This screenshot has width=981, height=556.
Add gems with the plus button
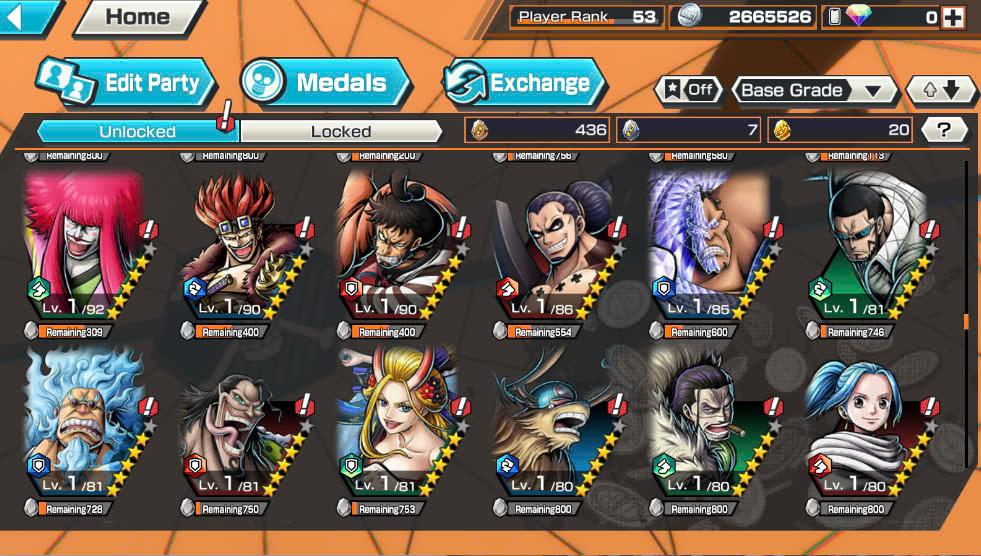(952, 17)
